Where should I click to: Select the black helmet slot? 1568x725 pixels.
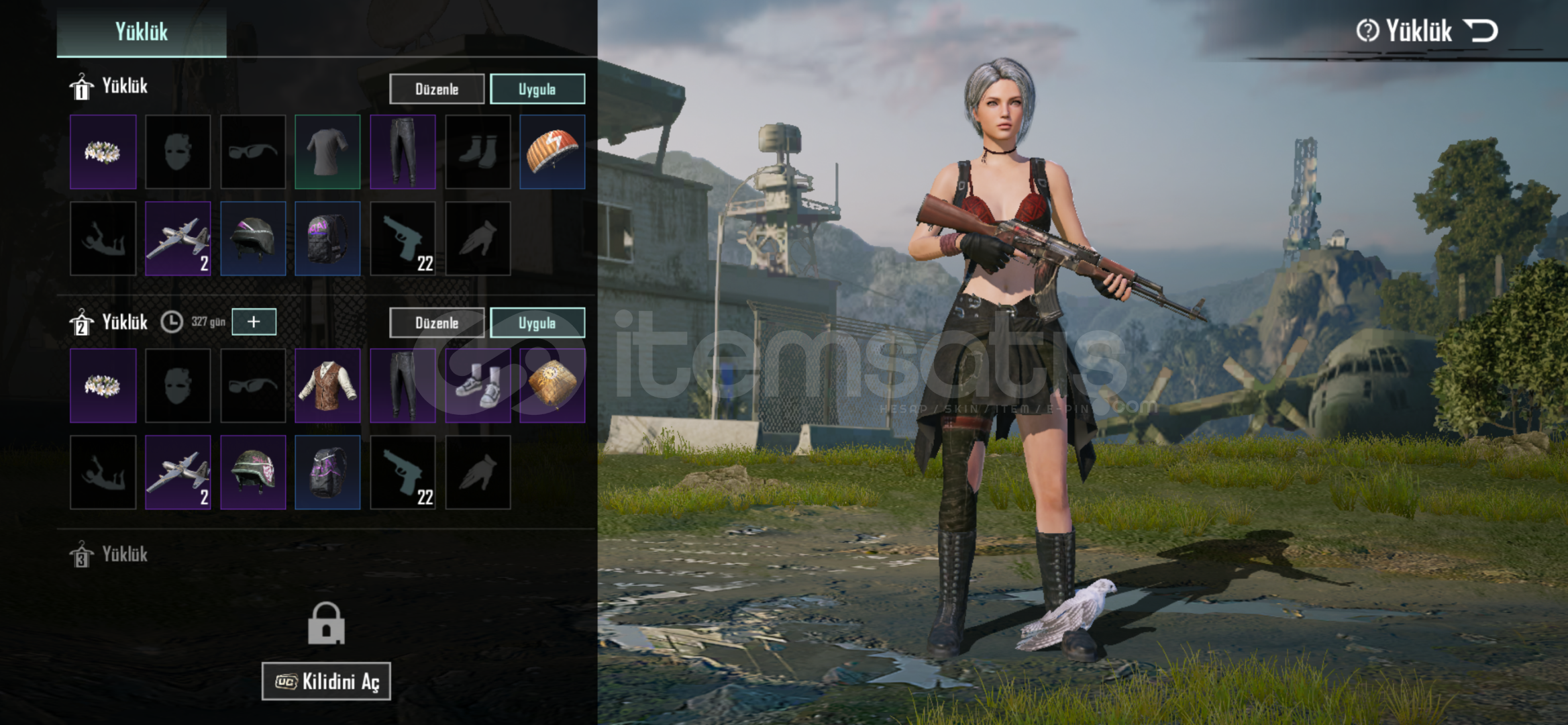[x=253, y=238]
